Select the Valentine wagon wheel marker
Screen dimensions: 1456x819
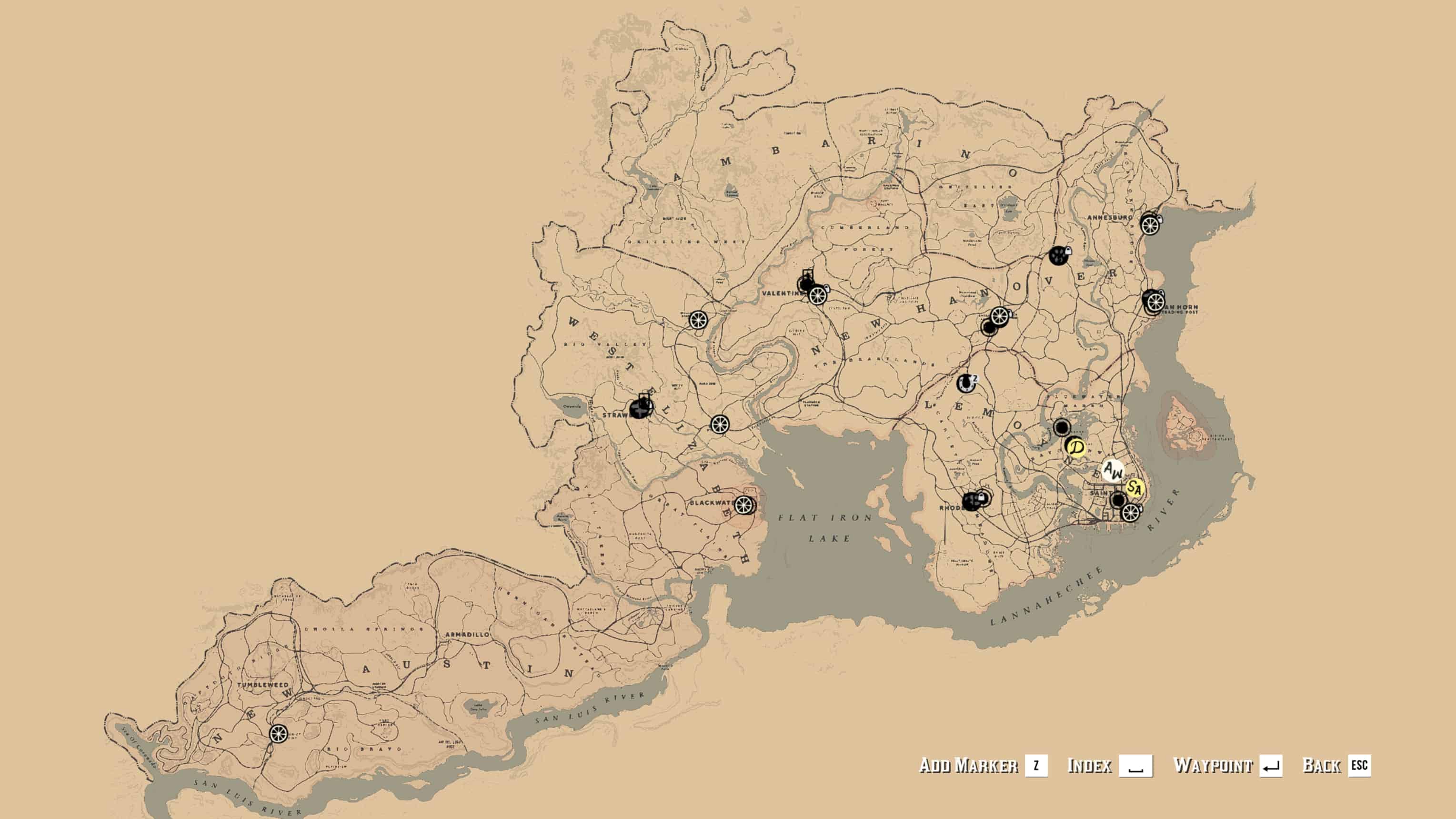pyautogui.click(x=817, y=294)
